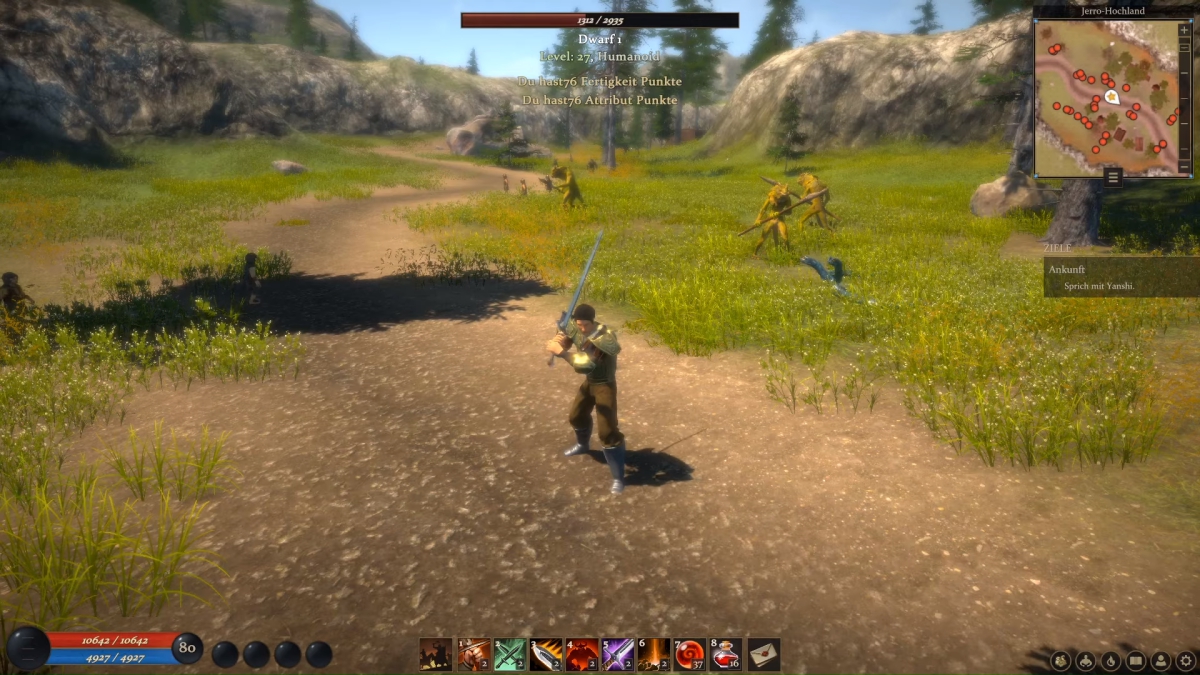The image size is (1200, 675).
Task: Cast the red horned demon ability
Action: click(x=582, y=654)
